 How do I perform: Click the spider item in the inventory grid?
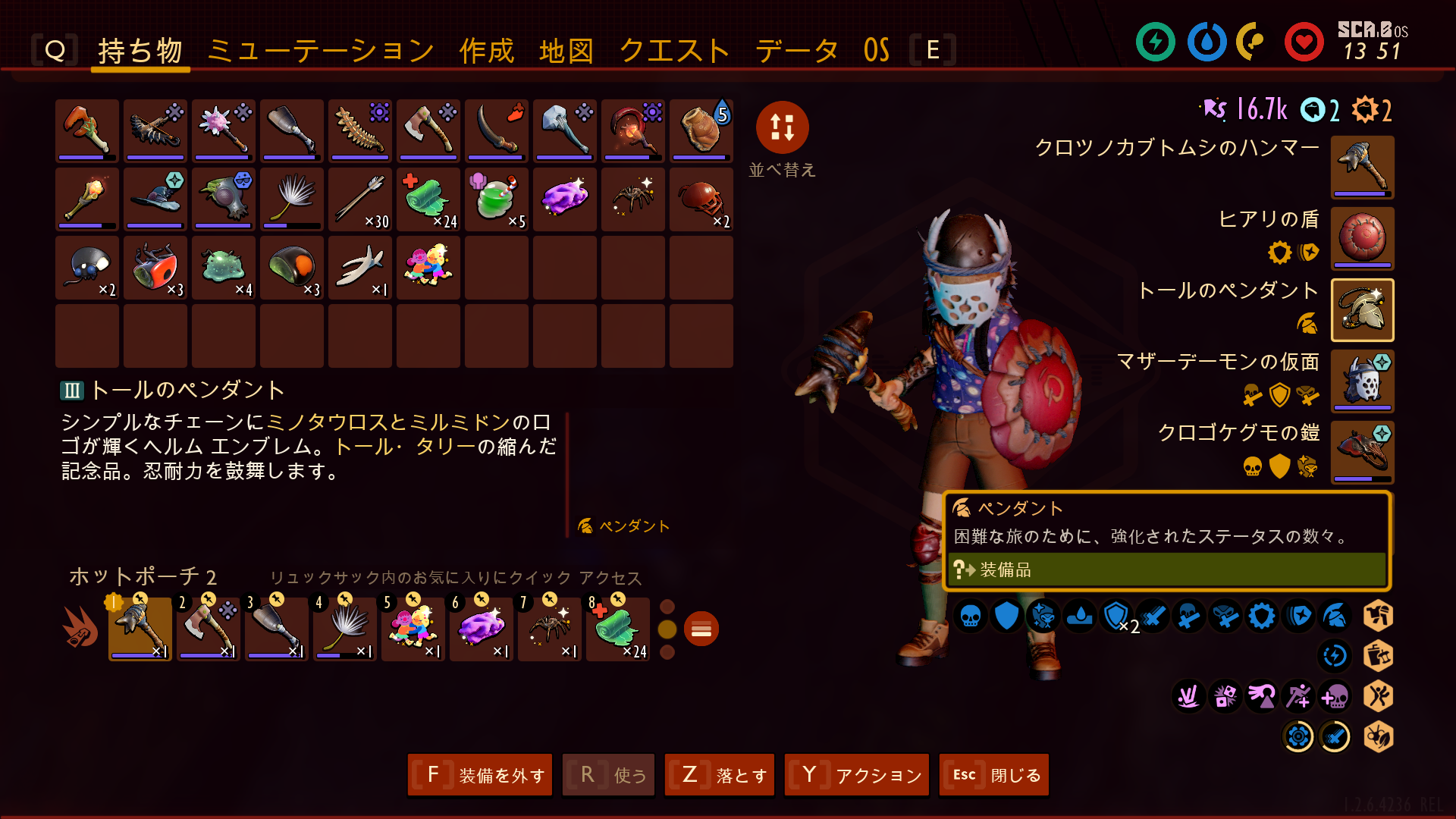coord(632,199)
